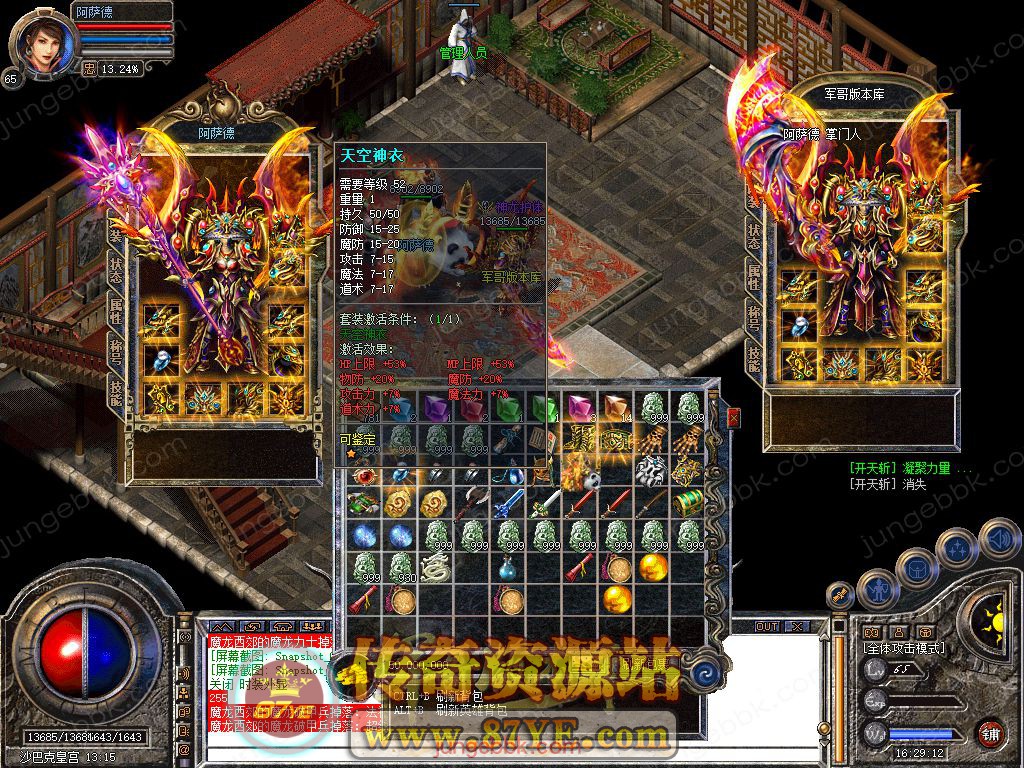Select the blue potion flask in the bag
The image size is (1024, 768).
(510, 568)
